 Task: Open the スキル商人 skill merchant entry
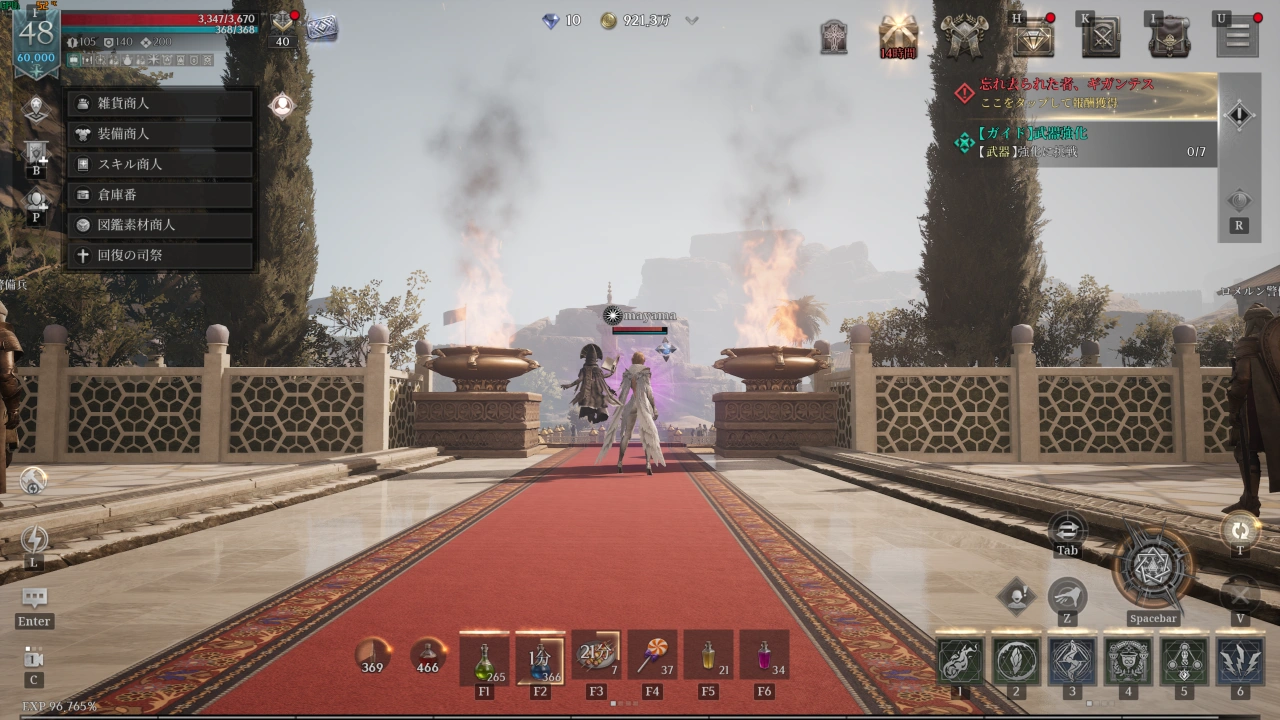point(160,164)
